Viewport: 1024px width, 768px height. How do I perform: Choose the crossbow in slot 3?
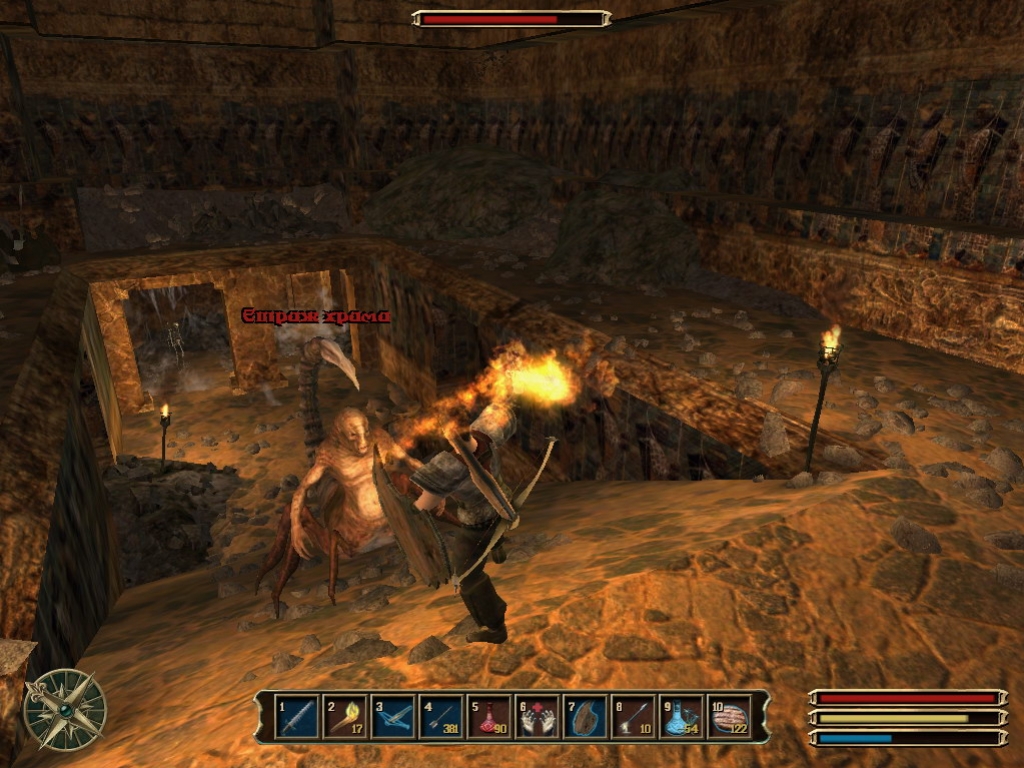[392, 717]
